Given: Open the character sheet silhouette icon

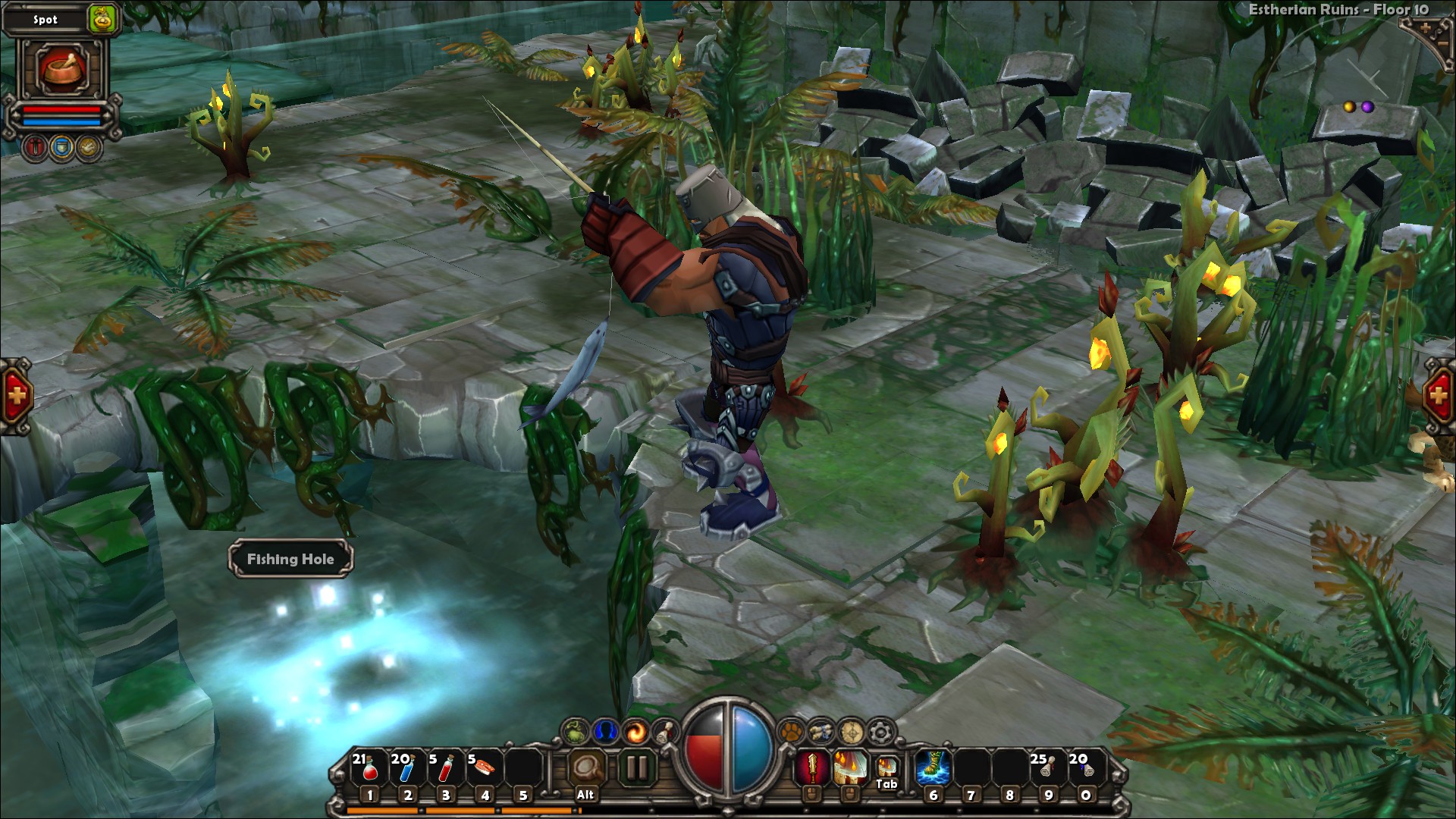Looking at the screenshot, I should pyautogui.click(x=606, y=731).
